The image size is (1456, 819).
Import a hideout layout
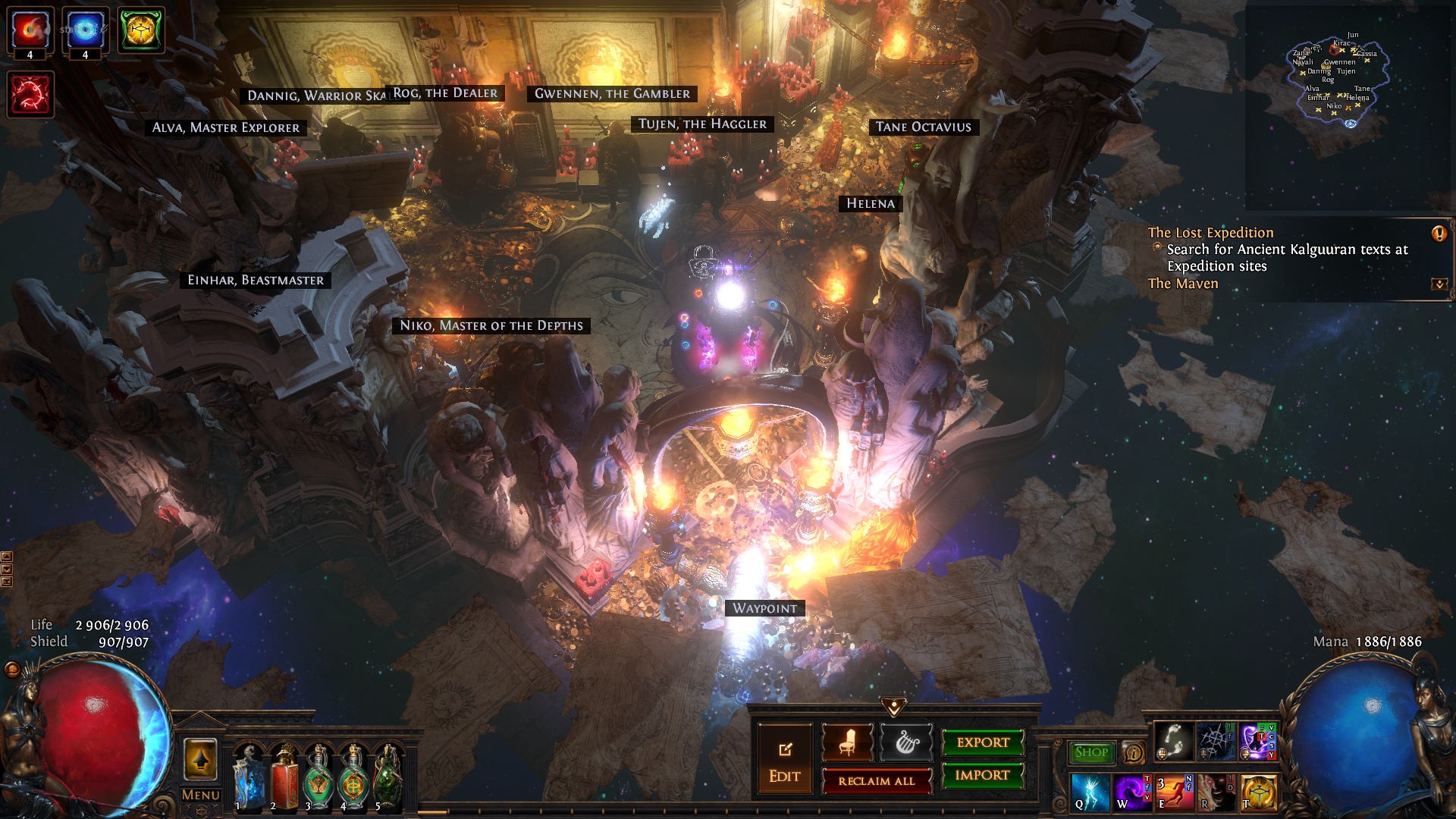click(983, 775)
